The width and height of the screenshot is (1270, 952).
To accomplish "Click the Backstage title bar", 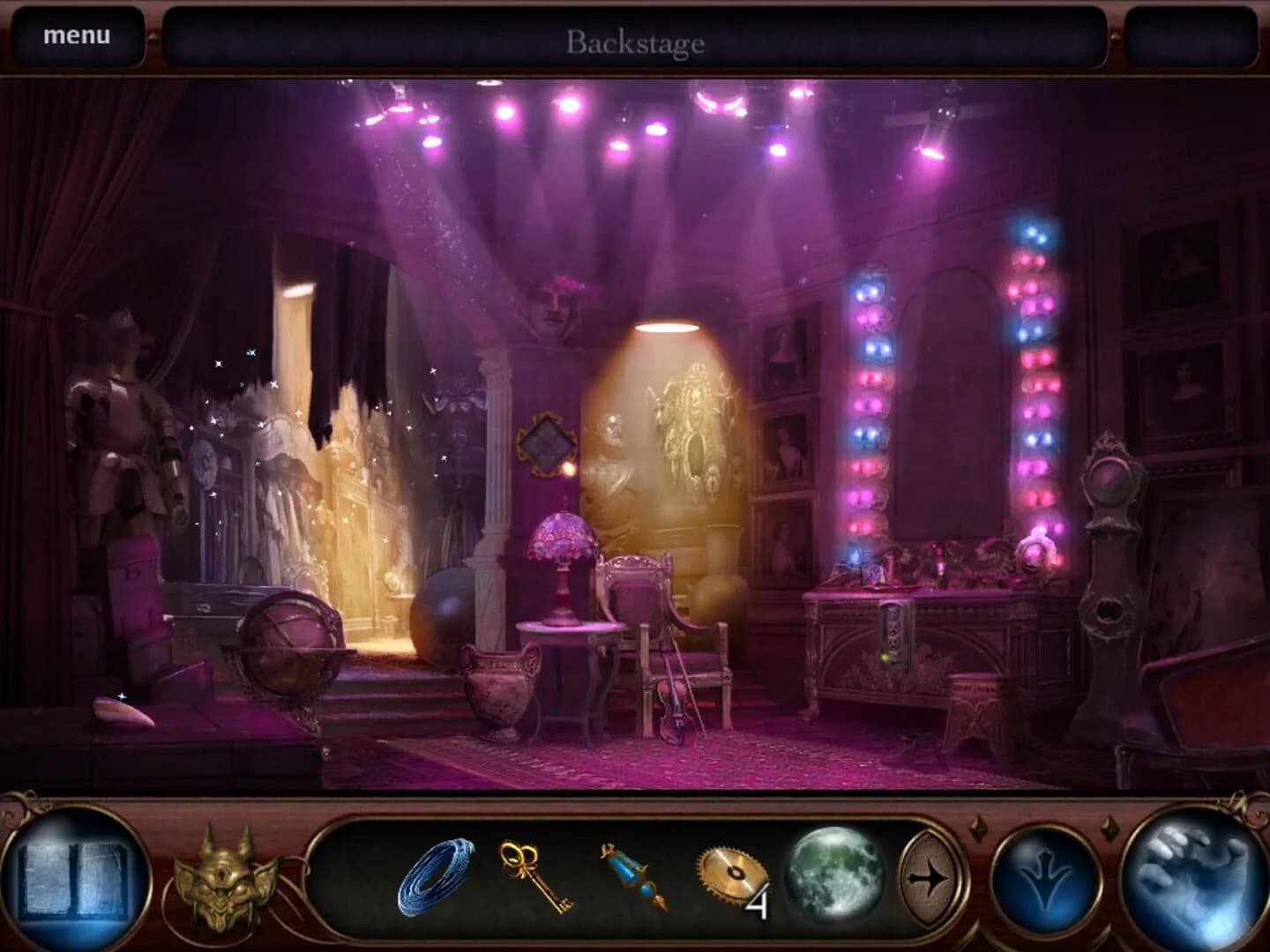I will [x=635, y=40].
